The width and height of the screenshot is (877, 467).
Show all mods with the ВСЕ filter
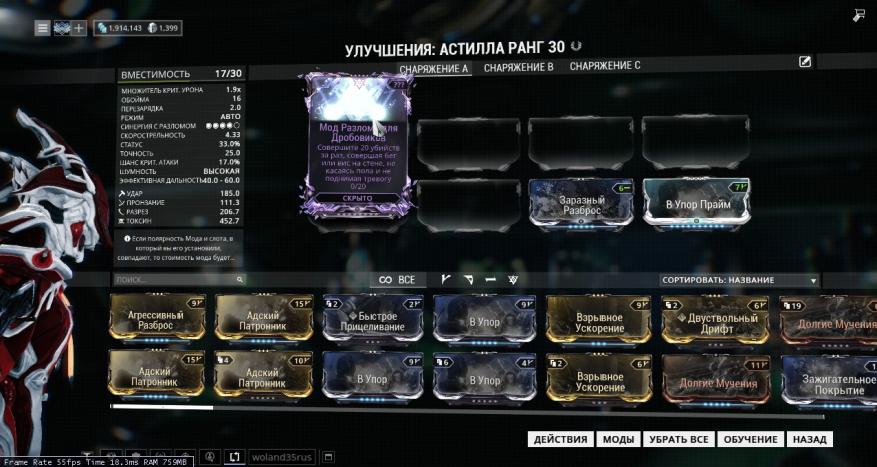397,280
